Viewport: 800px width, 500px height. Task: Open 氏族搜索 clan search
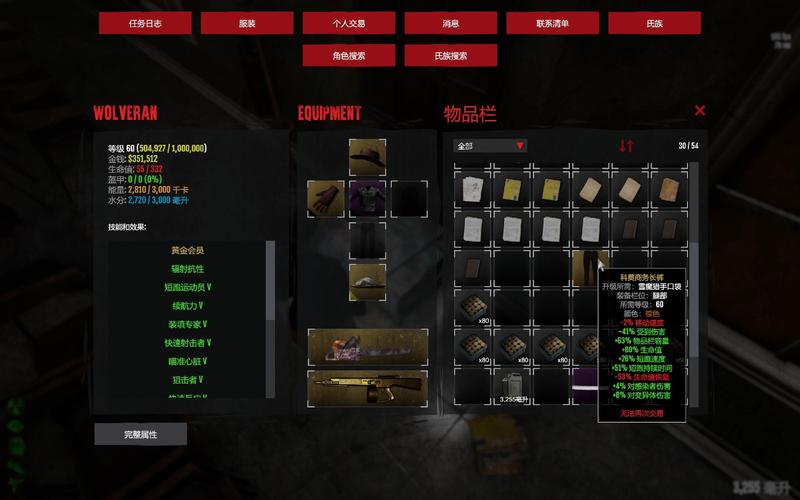[451, 56]
